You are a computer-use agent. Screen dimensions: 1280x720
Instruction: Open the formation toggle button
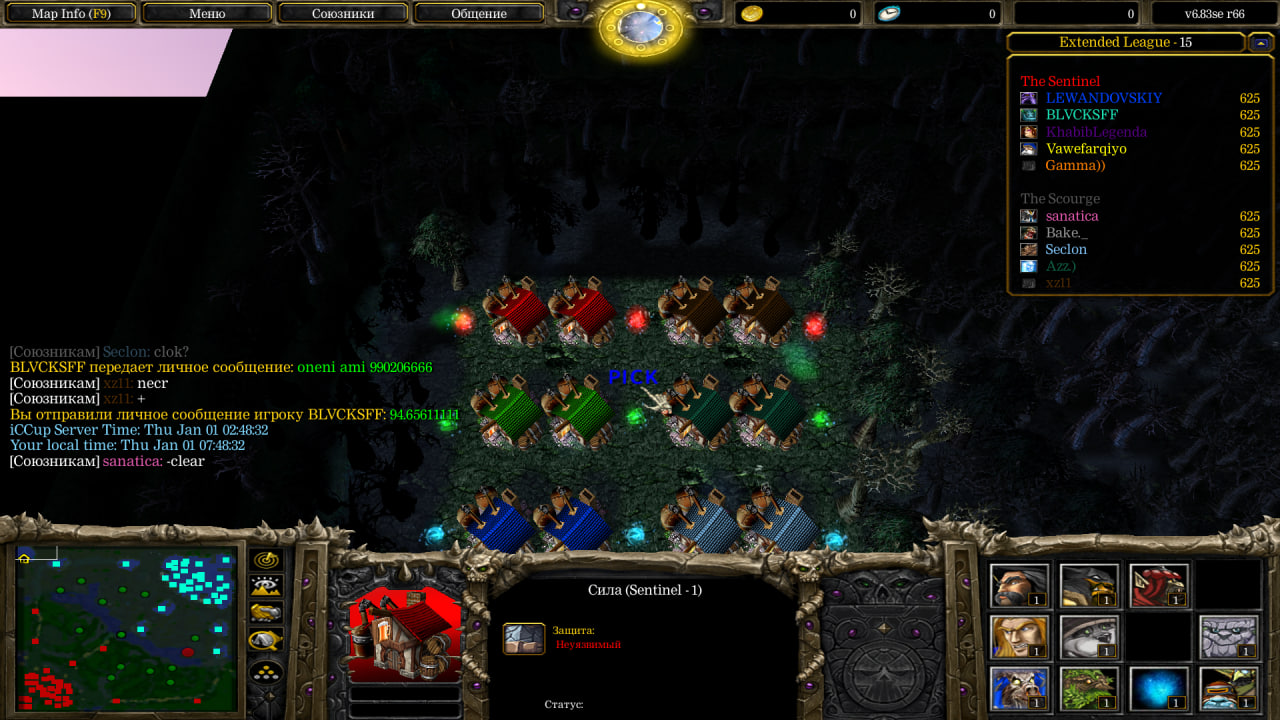coord(266,671)
